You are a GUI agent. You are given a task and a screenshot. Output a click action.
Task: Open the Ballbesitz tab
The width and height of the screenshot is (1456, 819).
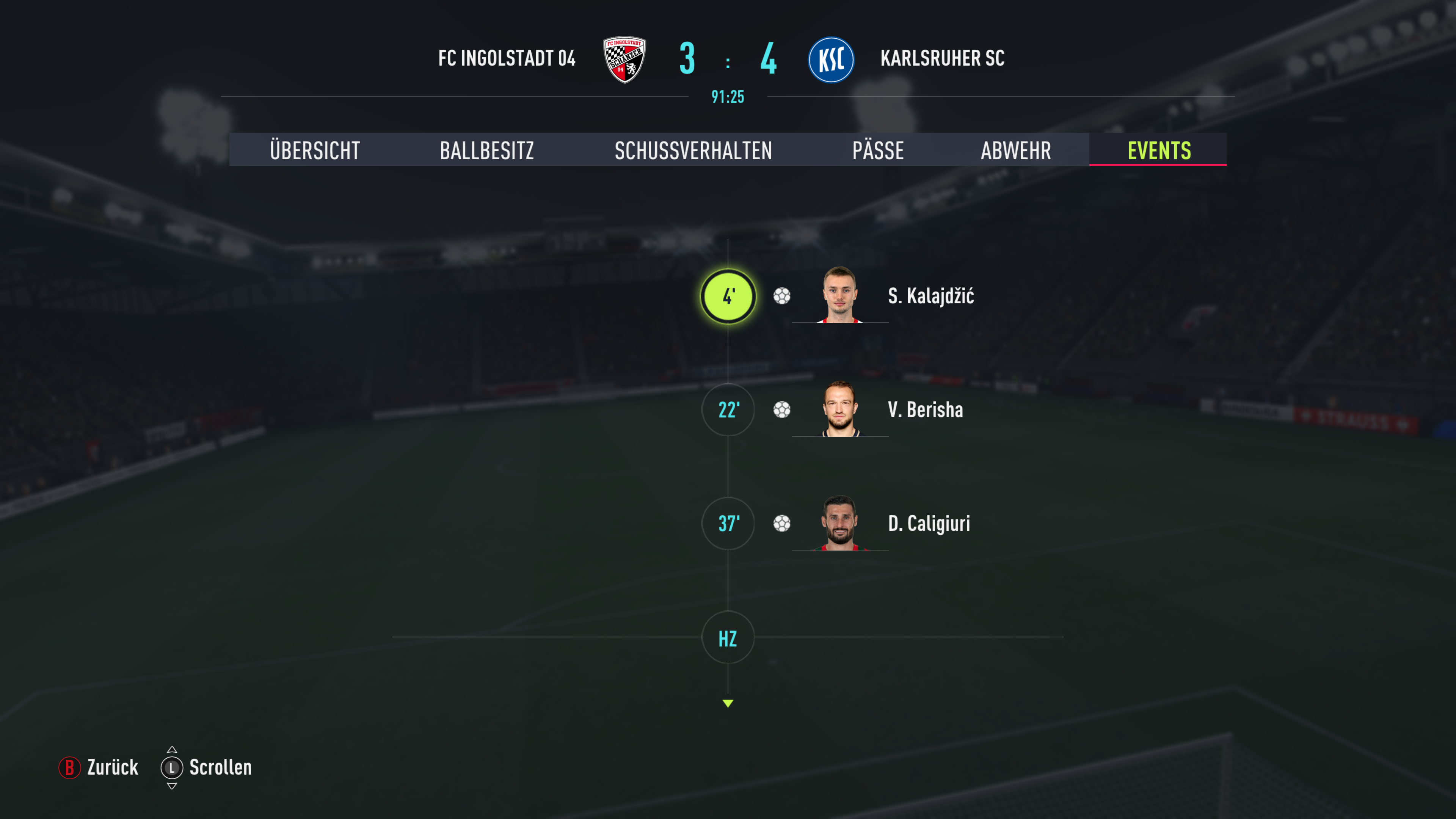[486, 151]
